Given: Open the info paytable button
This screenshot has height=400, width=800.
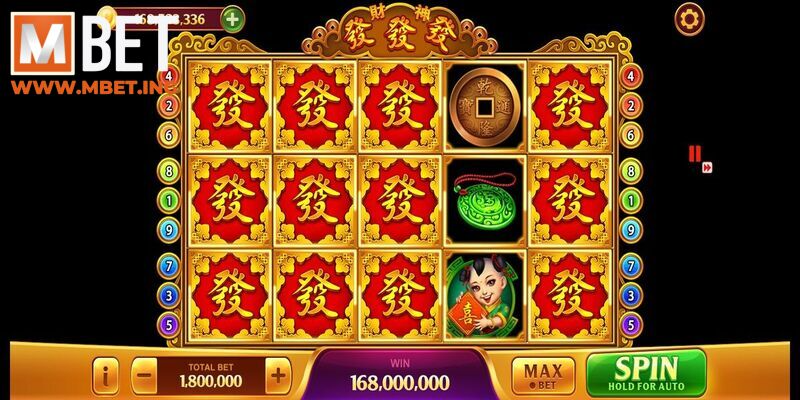Looking at the screenshot, I should click(106, 376).
